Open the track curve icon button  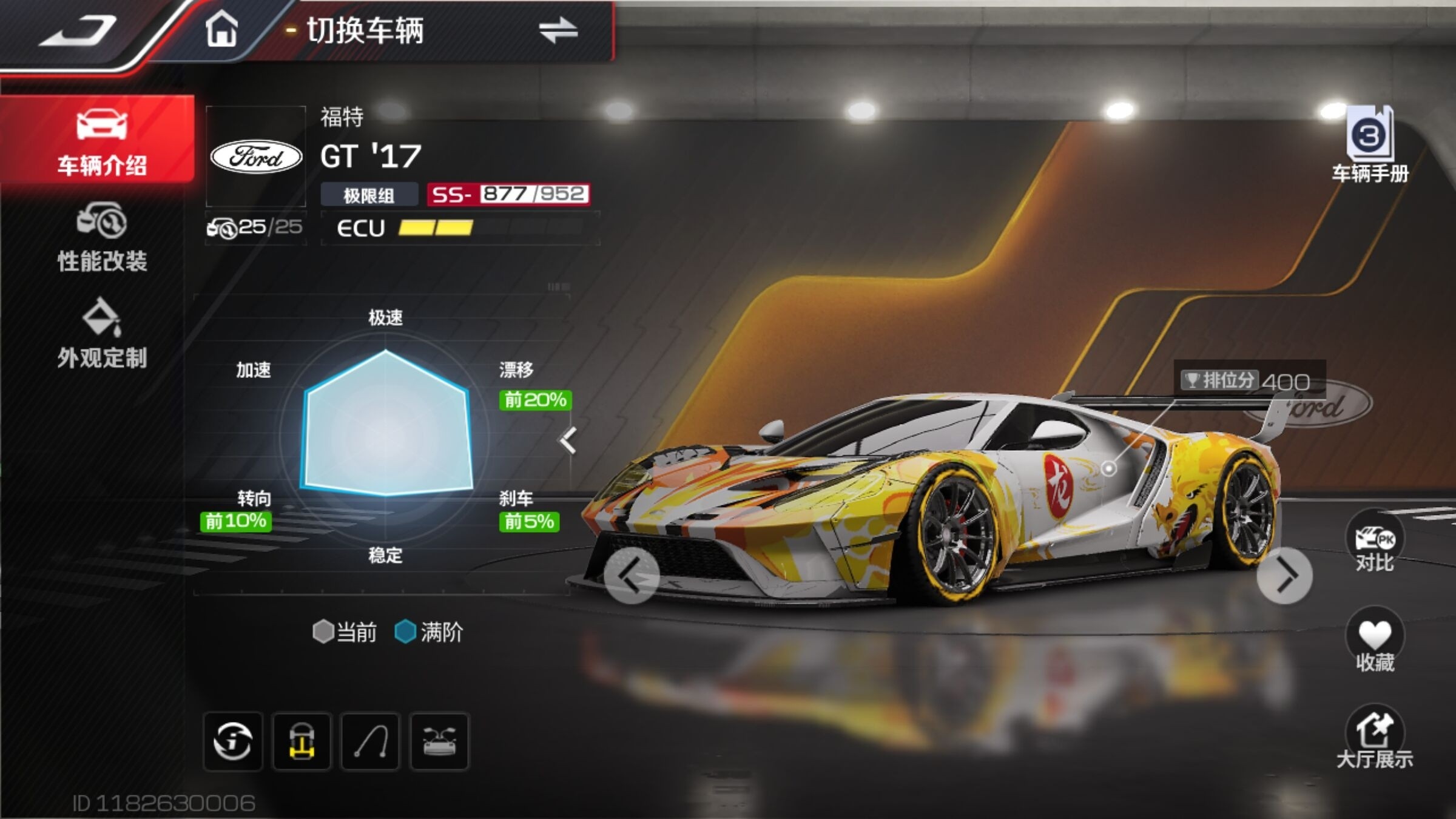pyautogui.click(x=371, y=741)
